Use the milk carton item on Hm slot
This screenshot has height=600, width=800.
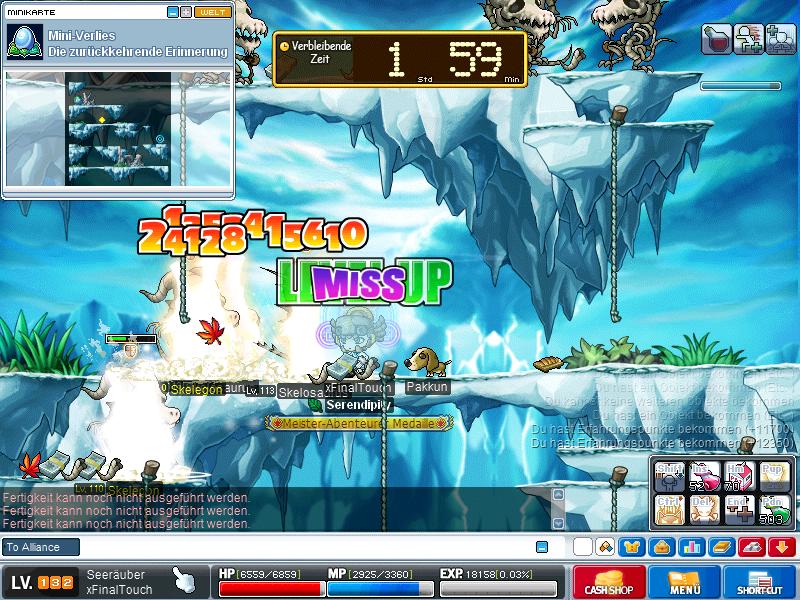(738, 477)
